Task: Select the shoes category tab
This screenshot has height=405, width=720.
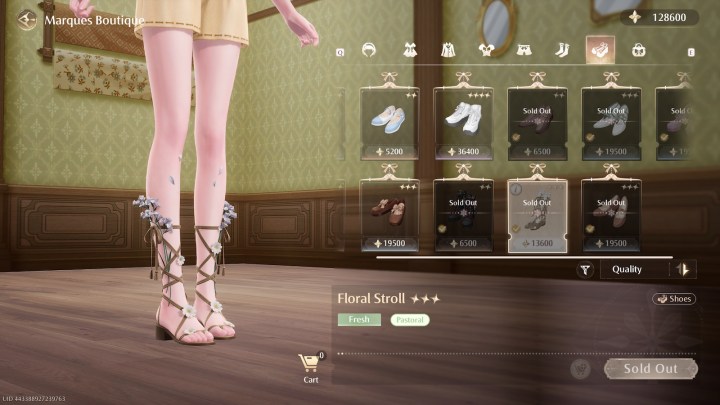Action: click(x=600, y=49)
